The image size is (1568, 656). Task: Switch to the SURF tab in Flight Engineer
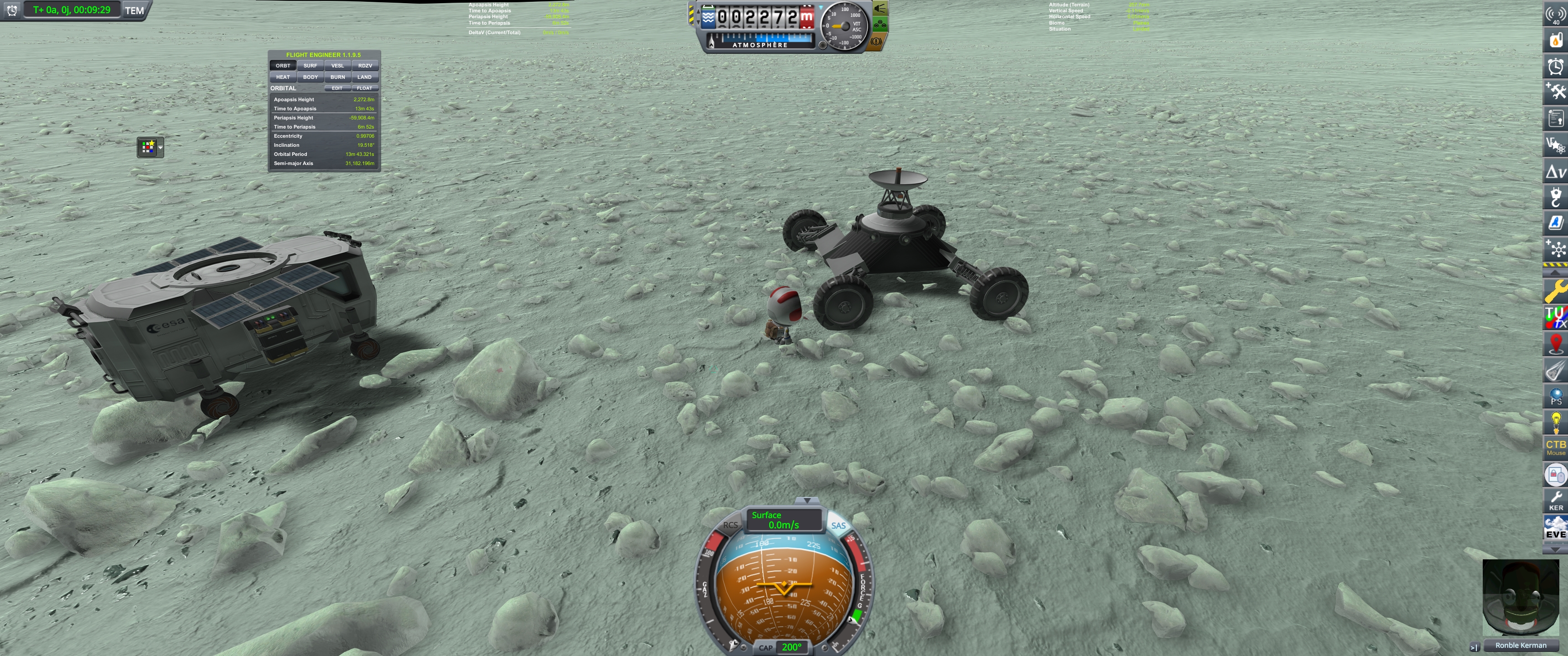(x=310, y=66)
